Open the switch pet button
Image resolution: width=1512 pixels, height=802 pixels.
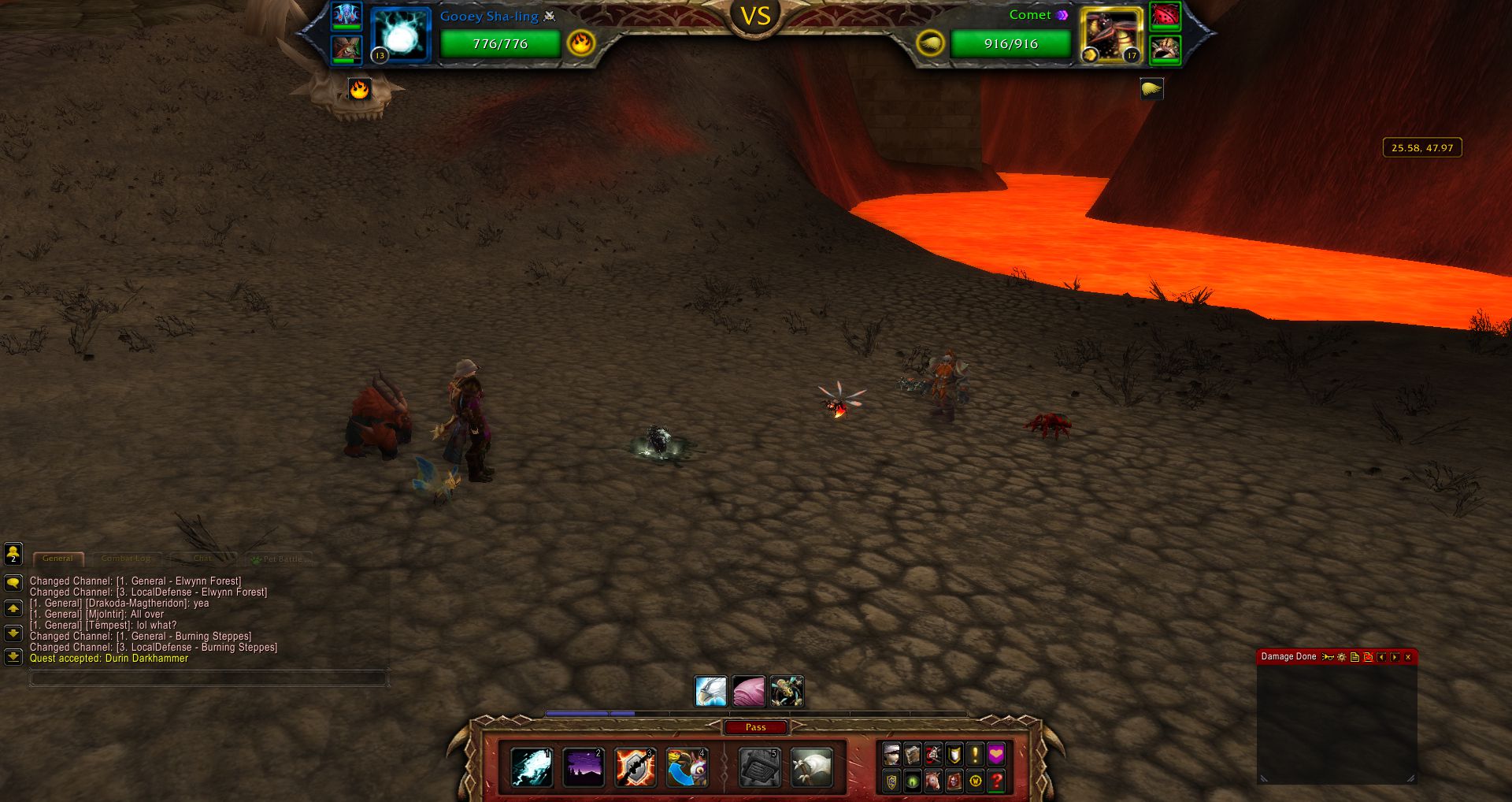(687, 767)
